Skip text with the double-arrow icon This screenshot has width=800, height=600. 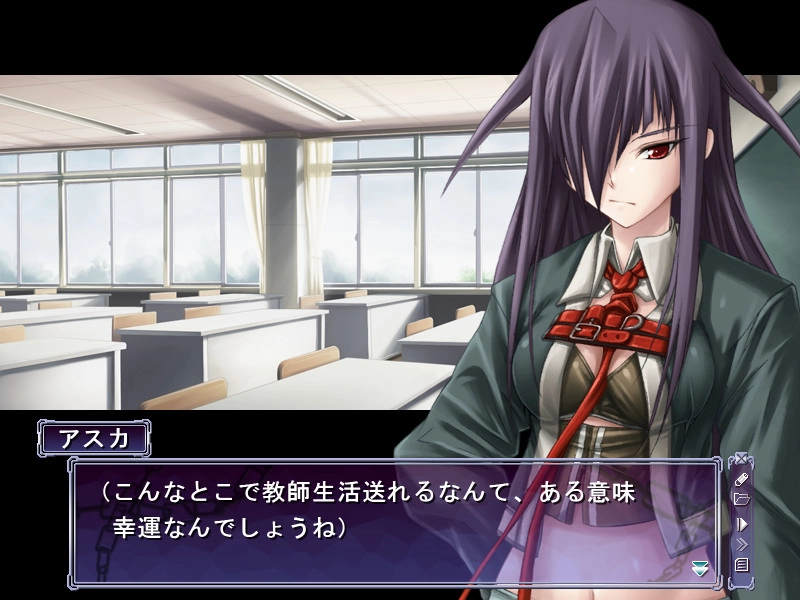pyautogui.click(x=741, y=544)
